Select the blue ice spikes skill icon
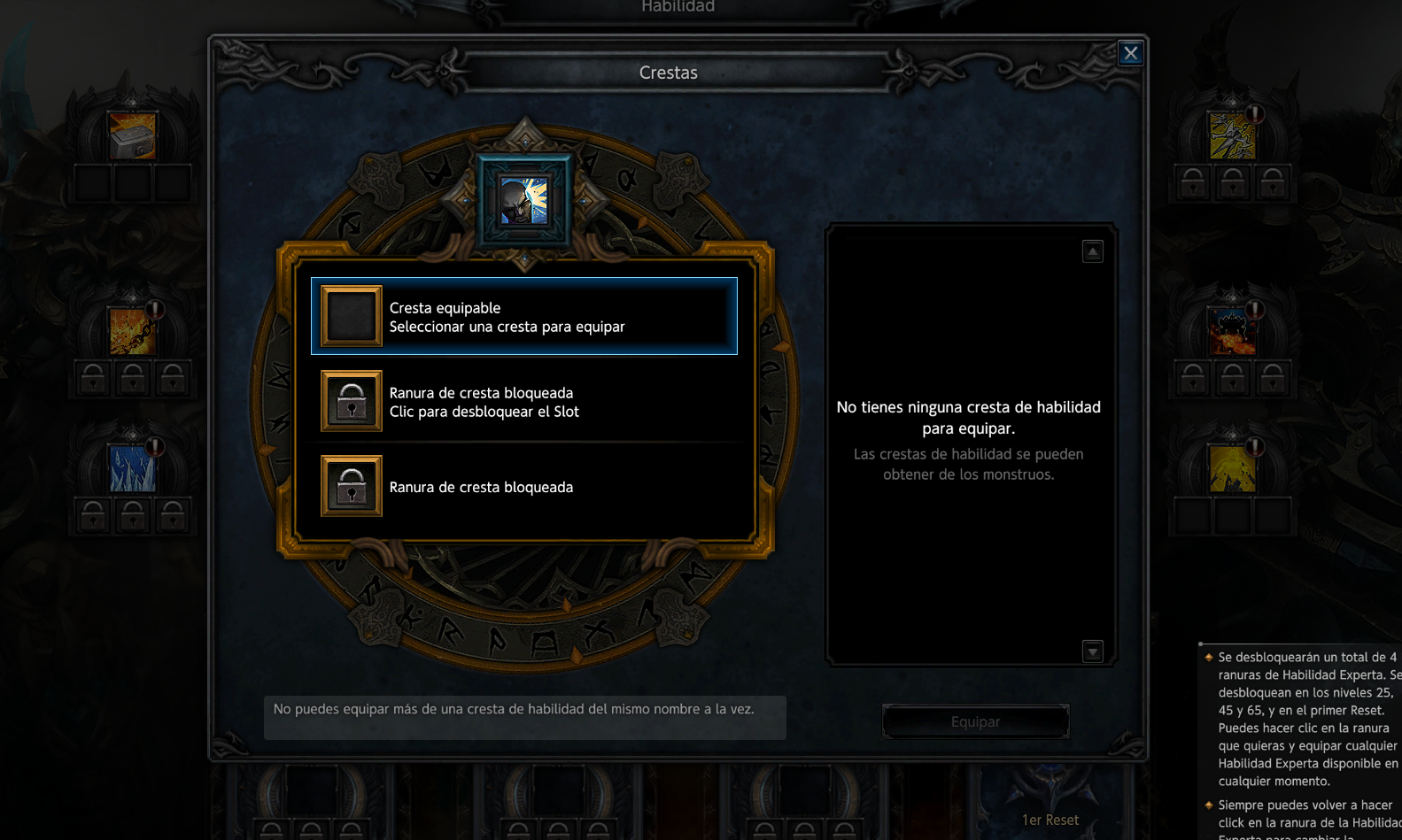The height and width of the screenshot is (840, 1402). pyautogui.click(x=133, y=468)
